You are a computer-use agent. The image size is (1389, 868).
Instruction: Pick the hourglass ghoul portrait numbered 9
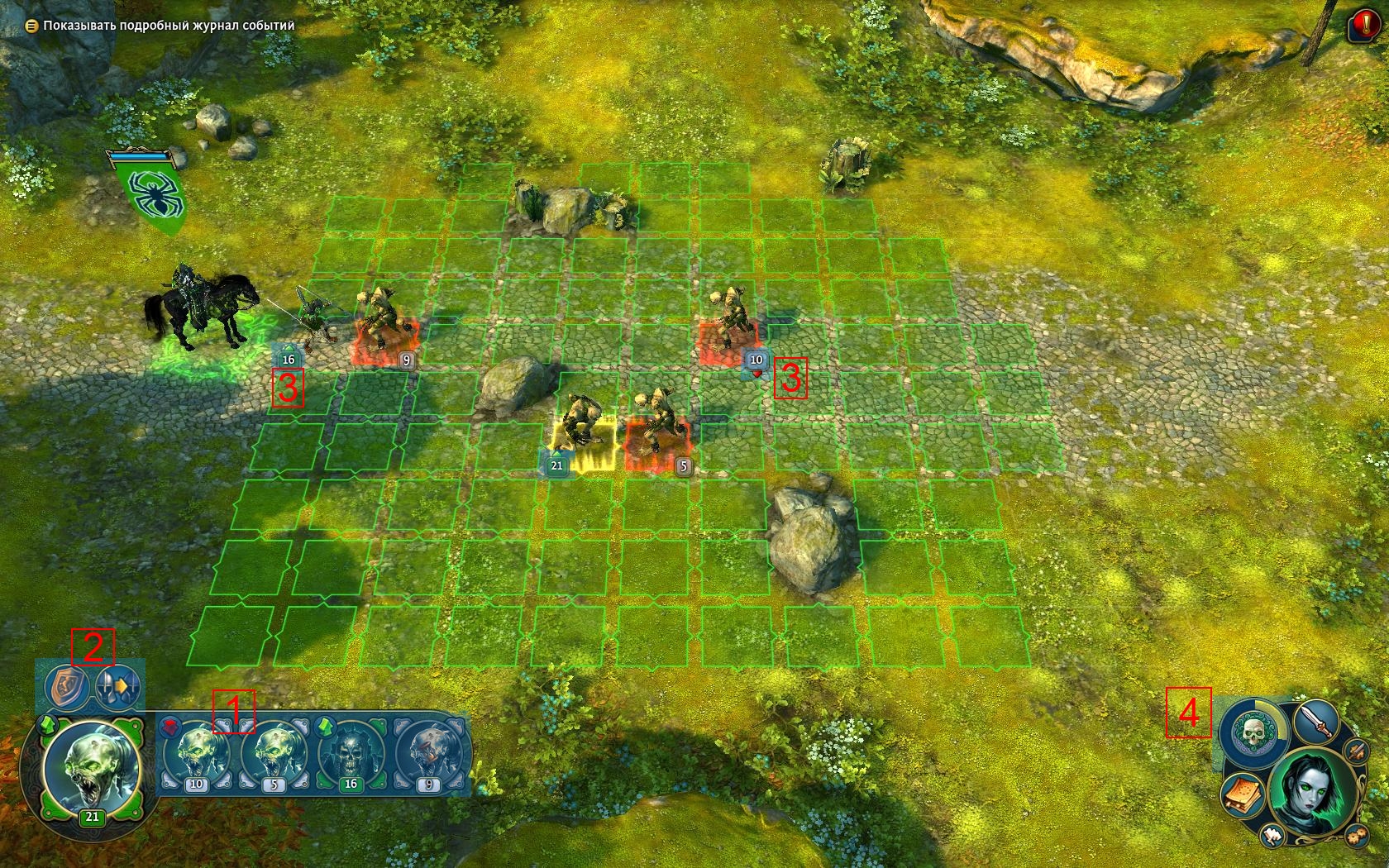click(x=428, y=754)
